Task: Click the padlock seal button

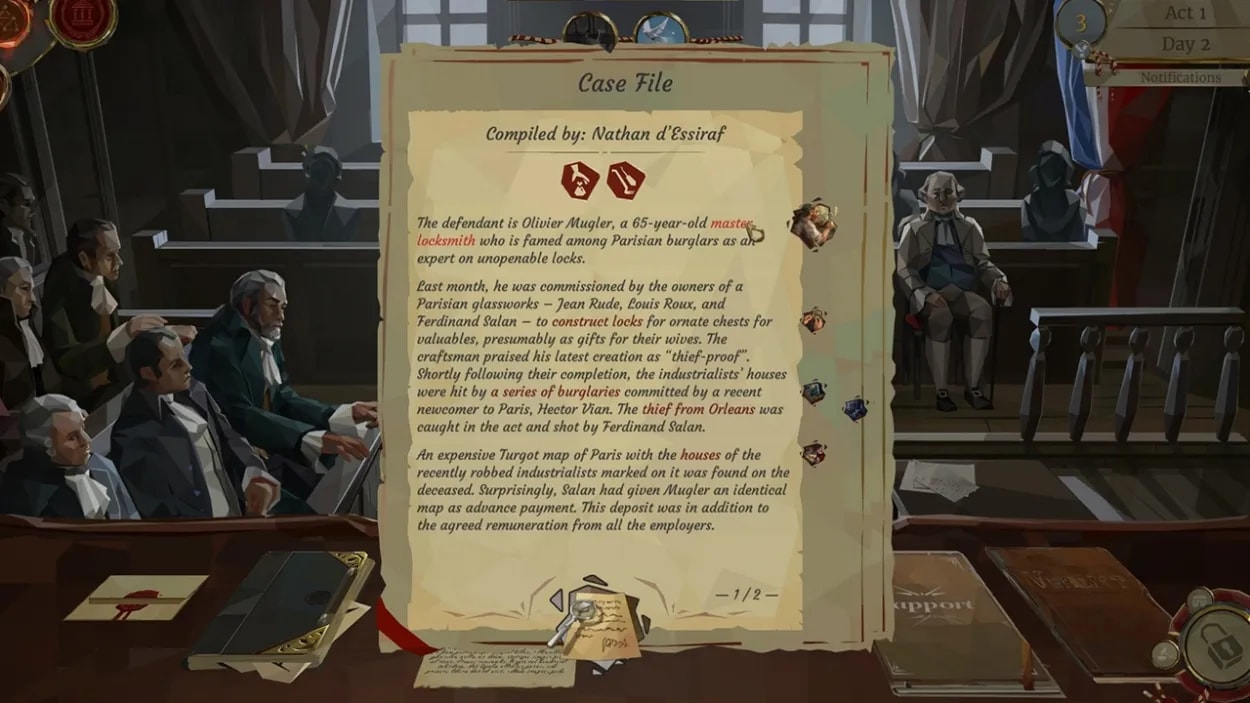Action: click(1215, 647)
